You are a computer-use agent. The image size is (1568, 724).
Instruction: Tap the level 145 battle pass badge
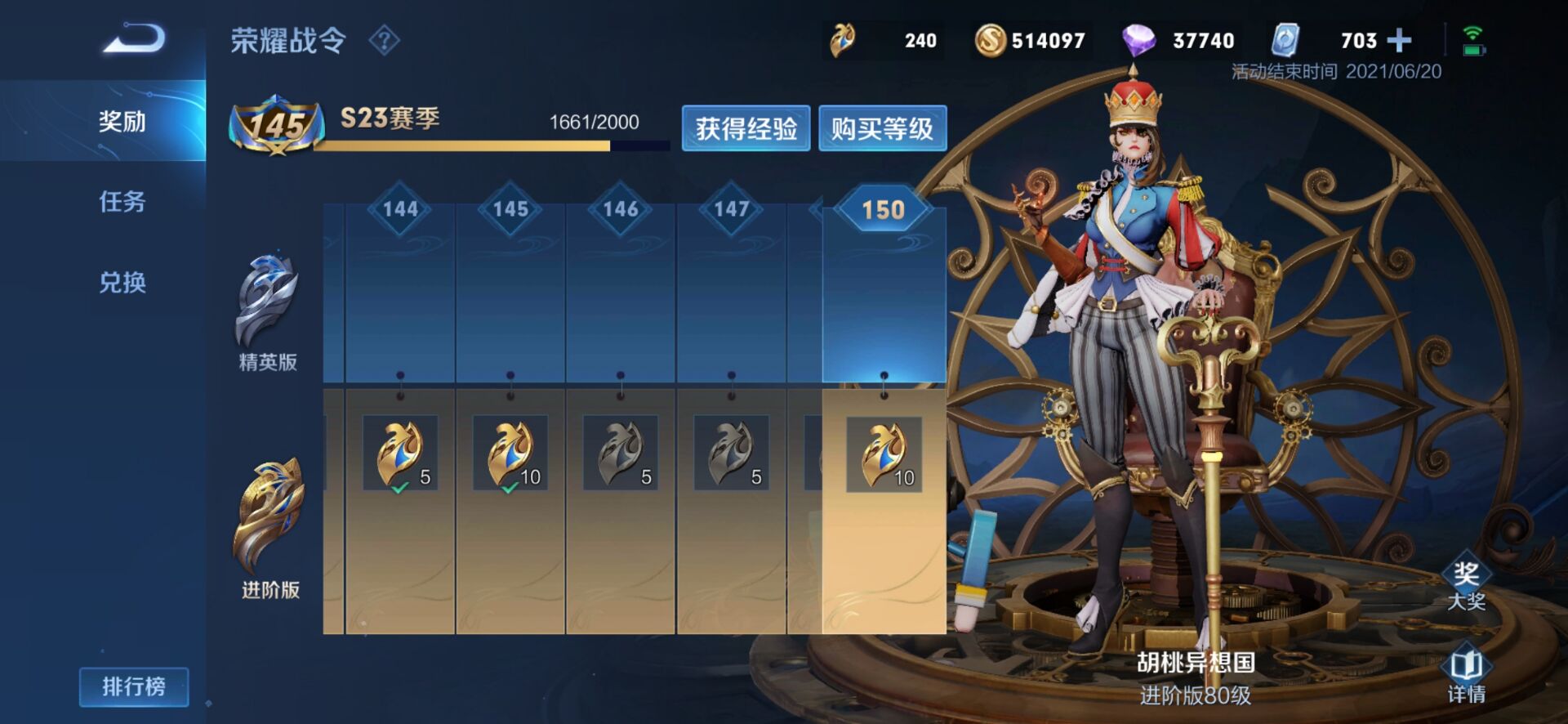(x=274, y=125)
